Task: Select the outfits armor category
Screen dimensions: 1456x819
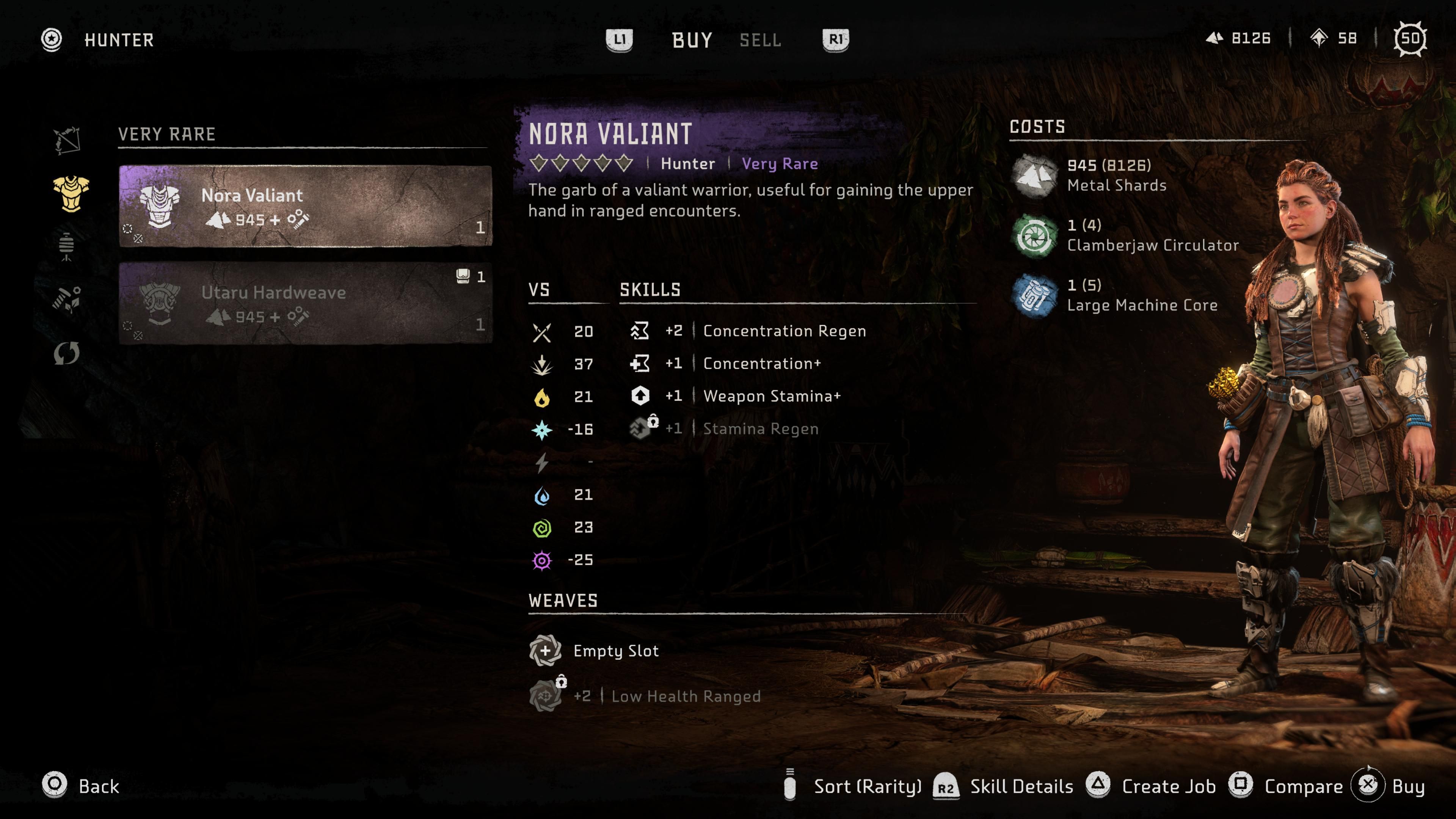Action: 71,193
